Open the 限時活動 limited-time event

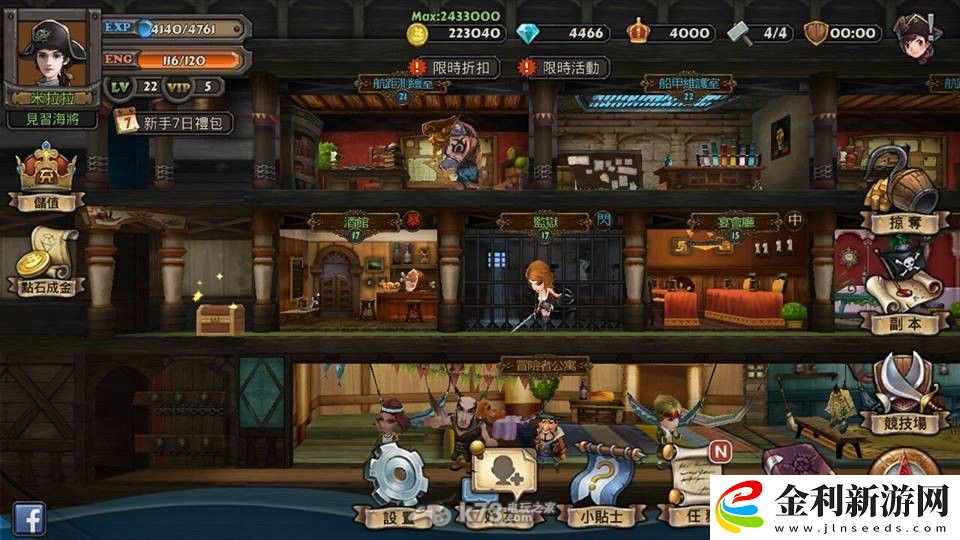tap(563, 67)
